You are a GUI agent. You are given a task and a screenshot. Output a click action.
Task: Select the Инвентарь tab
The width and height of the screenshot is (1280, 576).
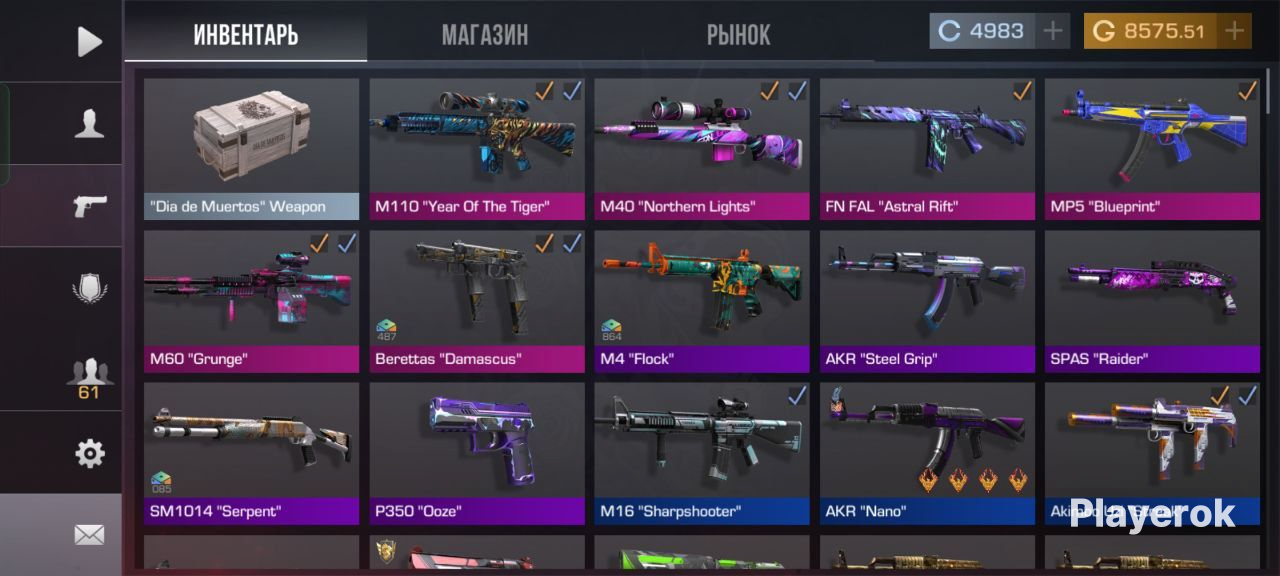coord(246,35)
